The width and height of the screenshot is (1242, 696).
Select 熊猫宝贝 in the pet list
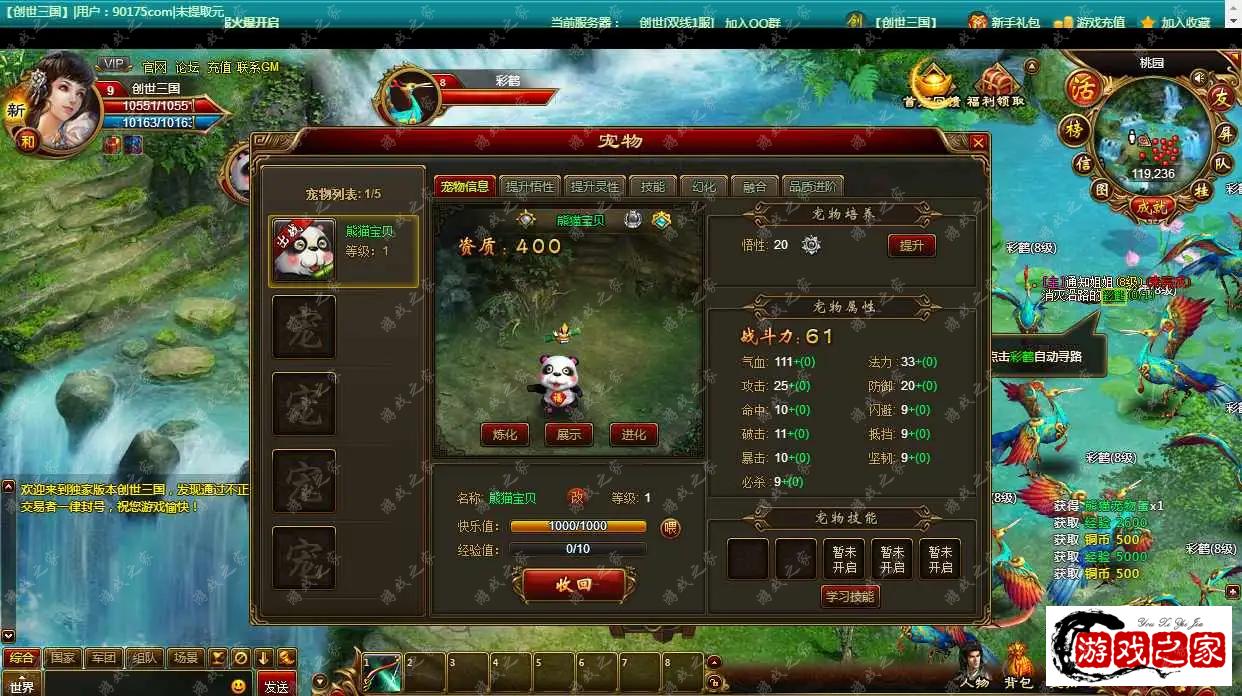344,250
